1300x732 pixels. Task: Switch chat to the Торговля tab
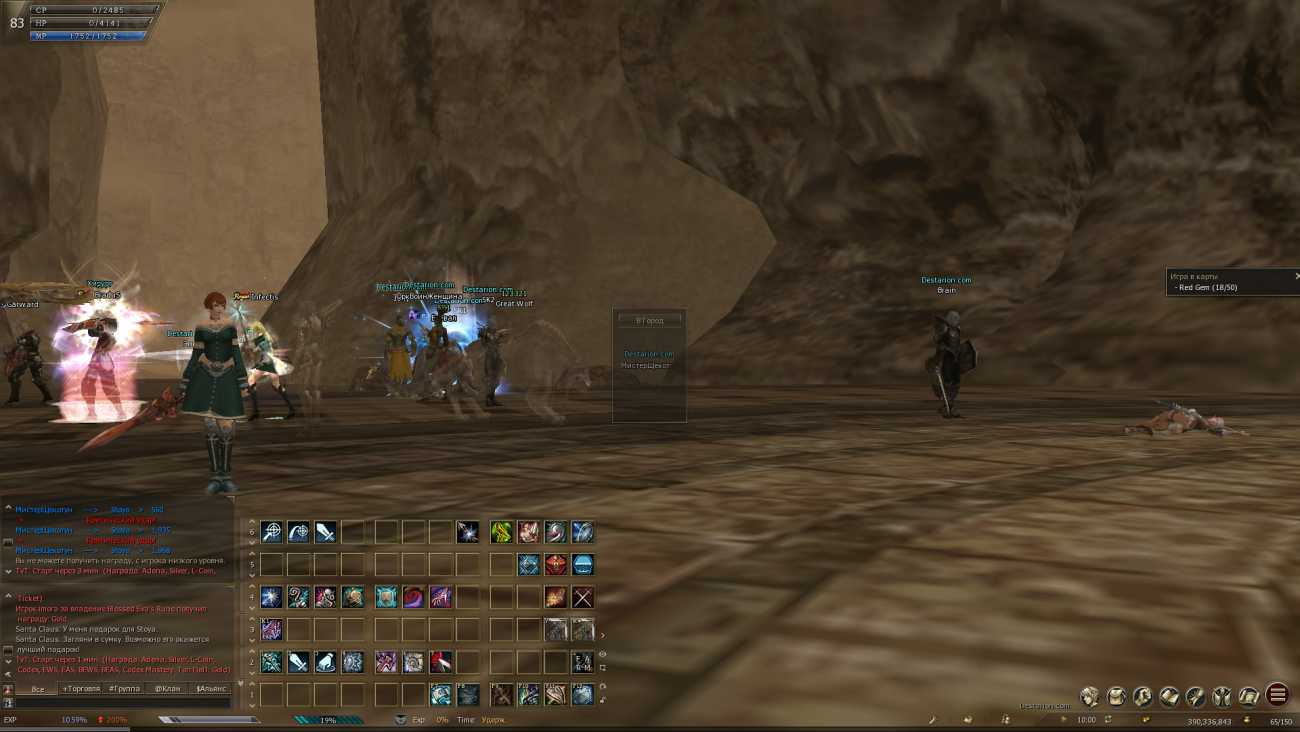[x=81, y=689]
